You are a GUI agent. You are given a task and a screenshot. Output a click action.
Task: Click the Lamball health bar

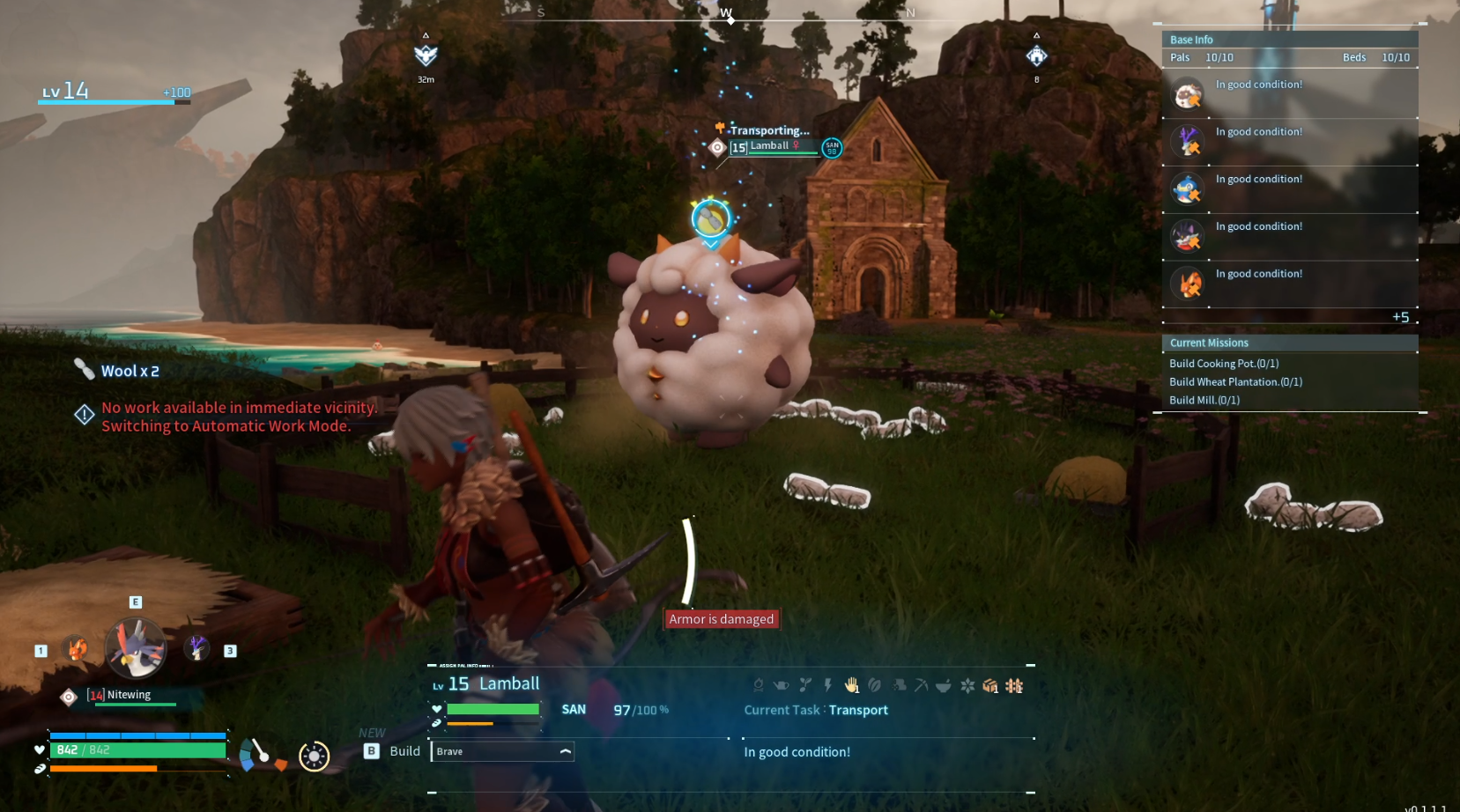click(x=493, y=708)
